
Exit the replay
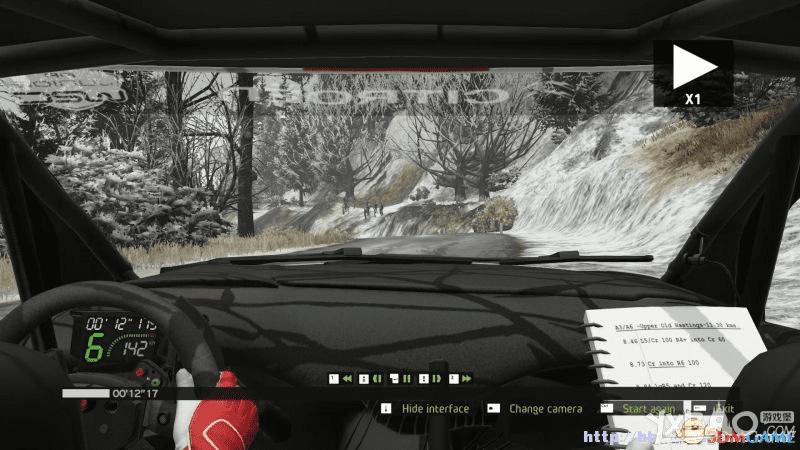pos(724,409)
